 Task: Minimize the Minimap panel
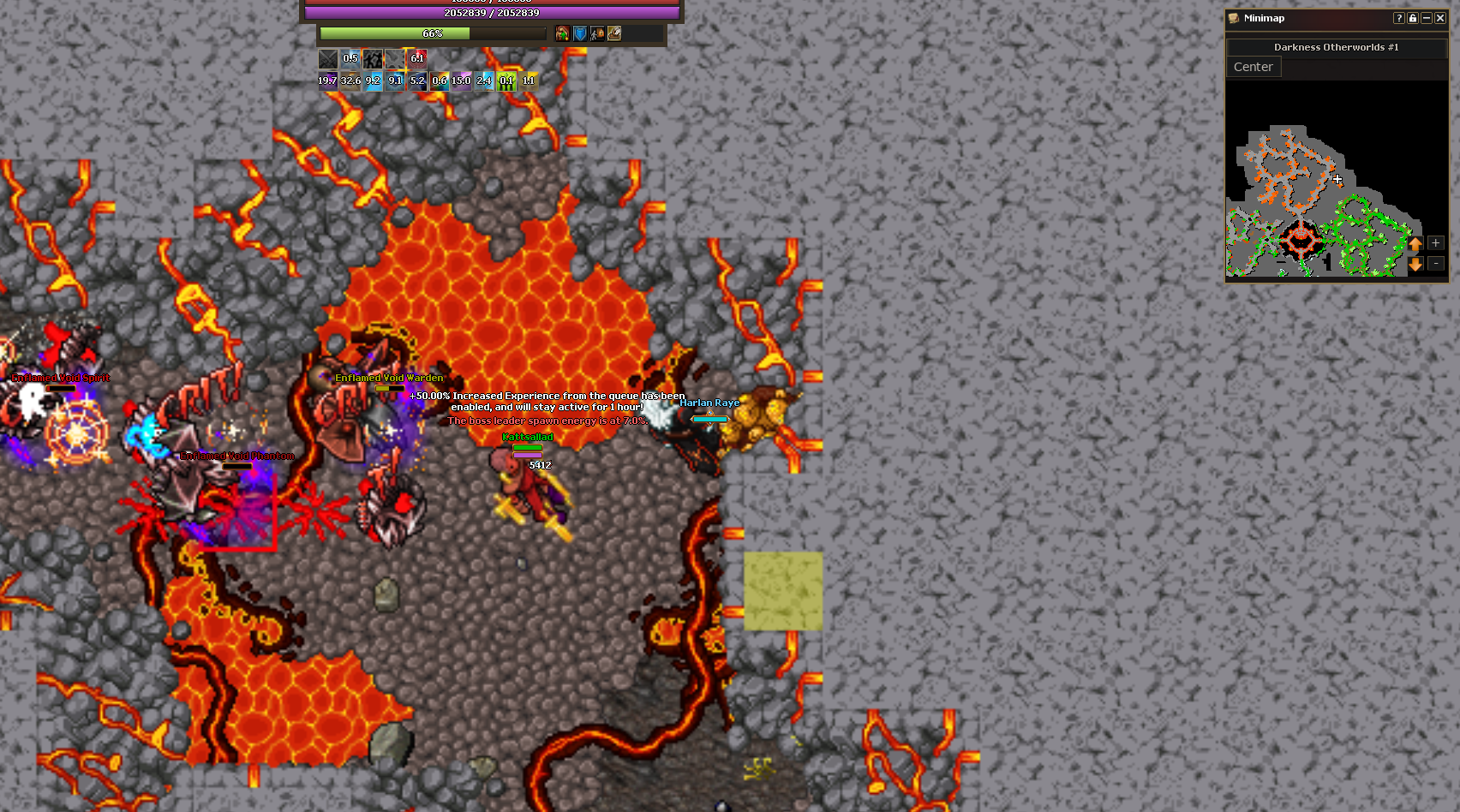(x=1427, y=18)
